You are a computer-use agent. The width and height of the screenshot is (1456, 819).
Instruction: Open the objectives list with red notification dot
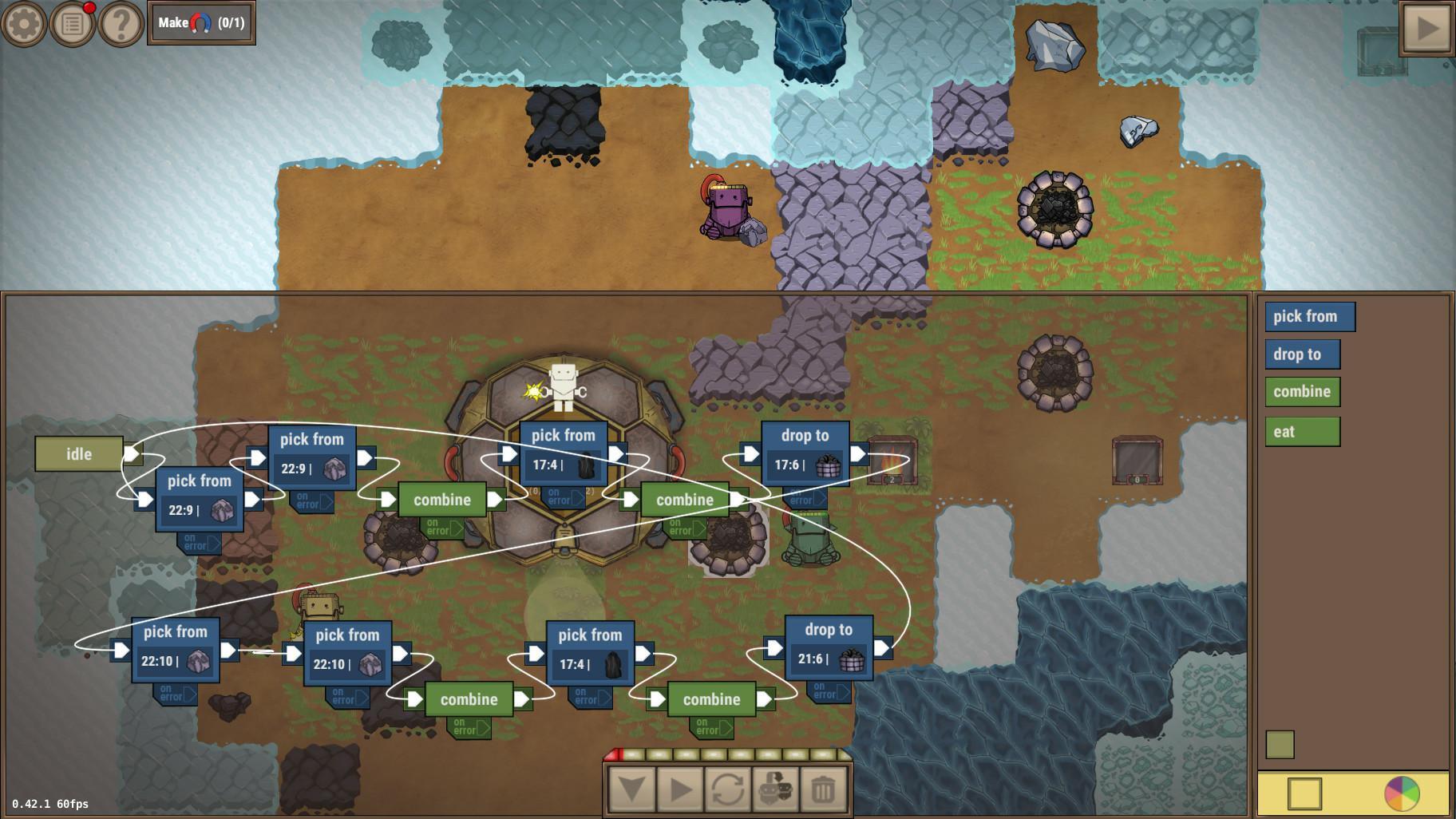click(x=73, y=23)
